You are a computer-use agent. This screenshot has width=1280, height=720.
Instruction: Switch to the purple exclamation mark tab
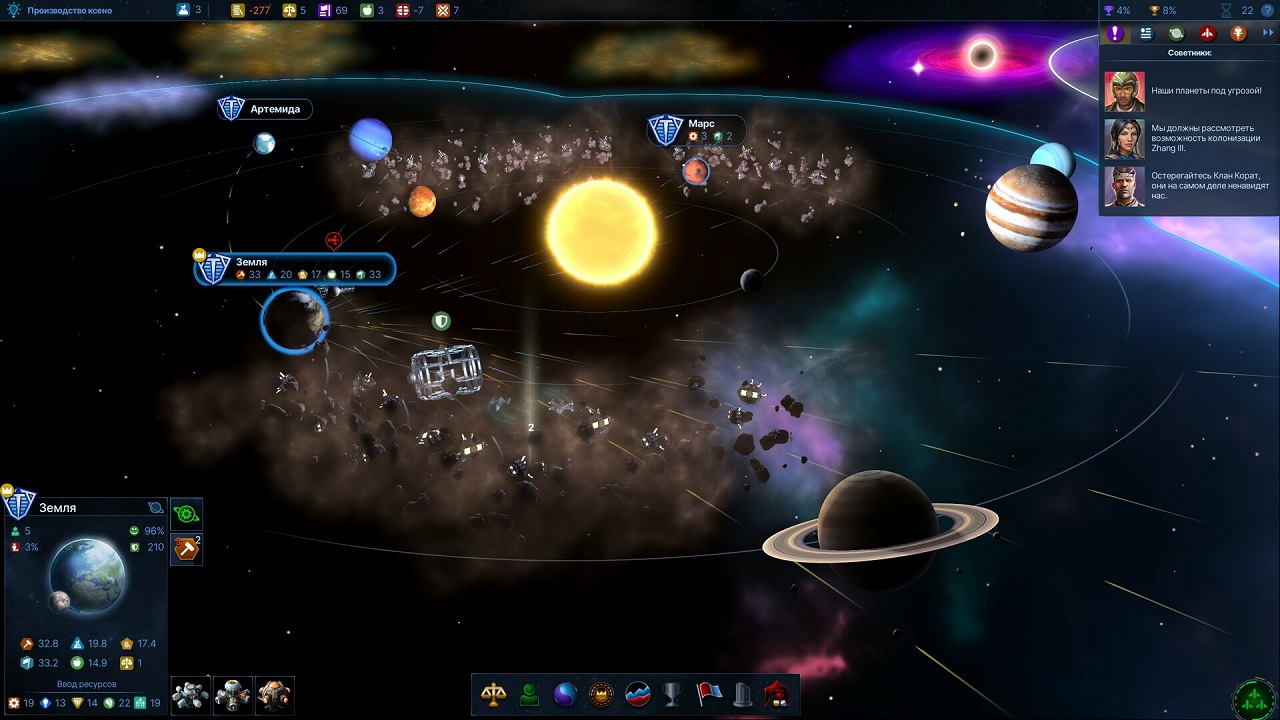click(x=1116, y=33)
